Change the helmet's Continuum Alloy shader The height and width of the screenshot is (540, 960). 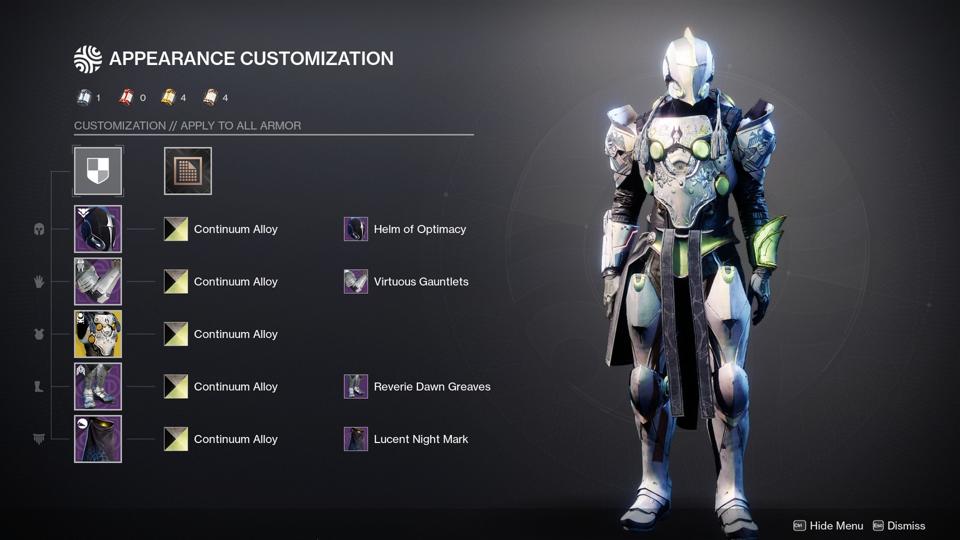pos(176,229)
